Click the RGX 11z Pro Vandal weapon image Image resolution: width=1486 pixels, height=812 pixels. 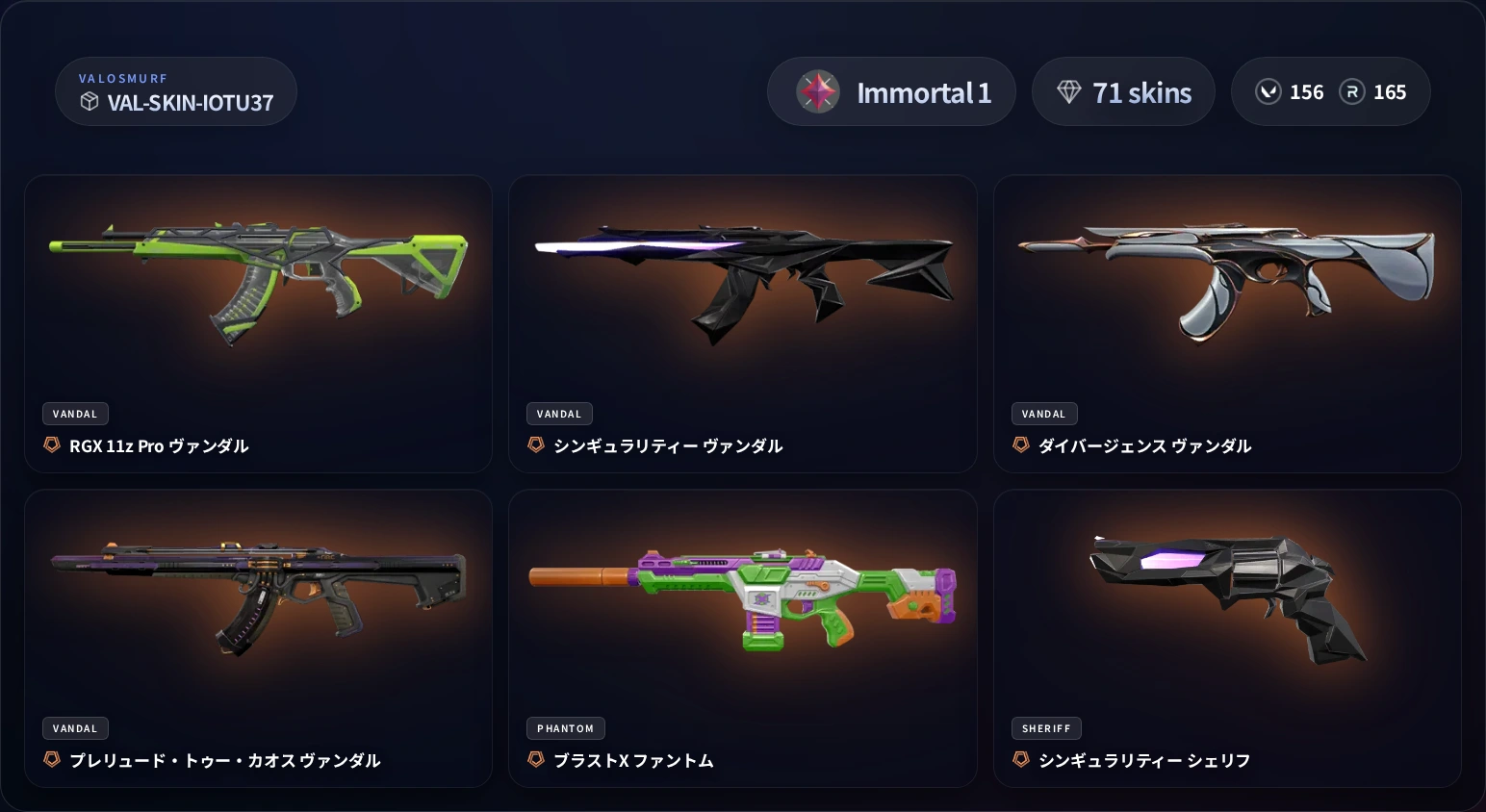(x=259, y=279)
